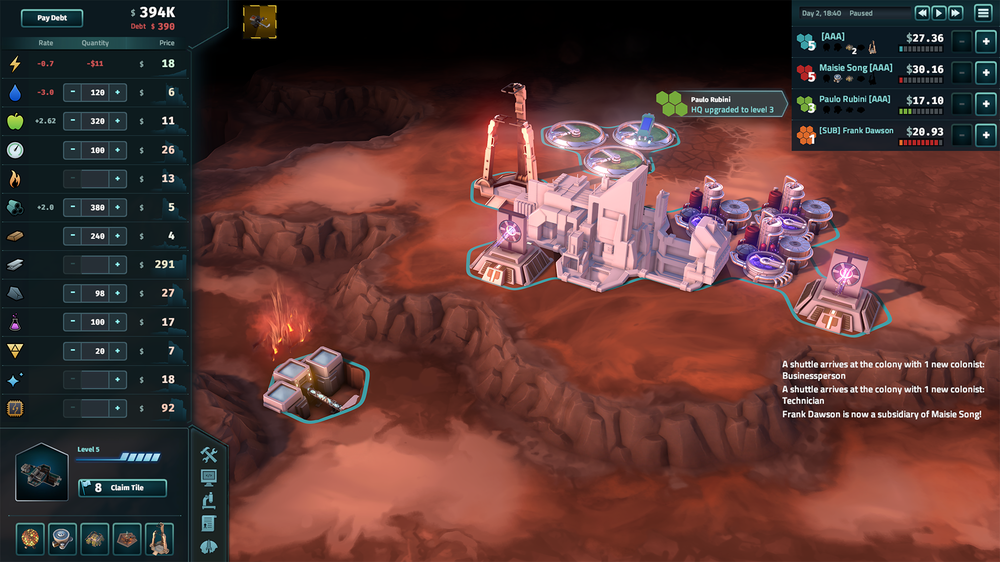Image resolution: width=1000 pixels, height=562 pixels.
Task: Claim a tile with the Claim Tile button
Action: coord(122,488)
